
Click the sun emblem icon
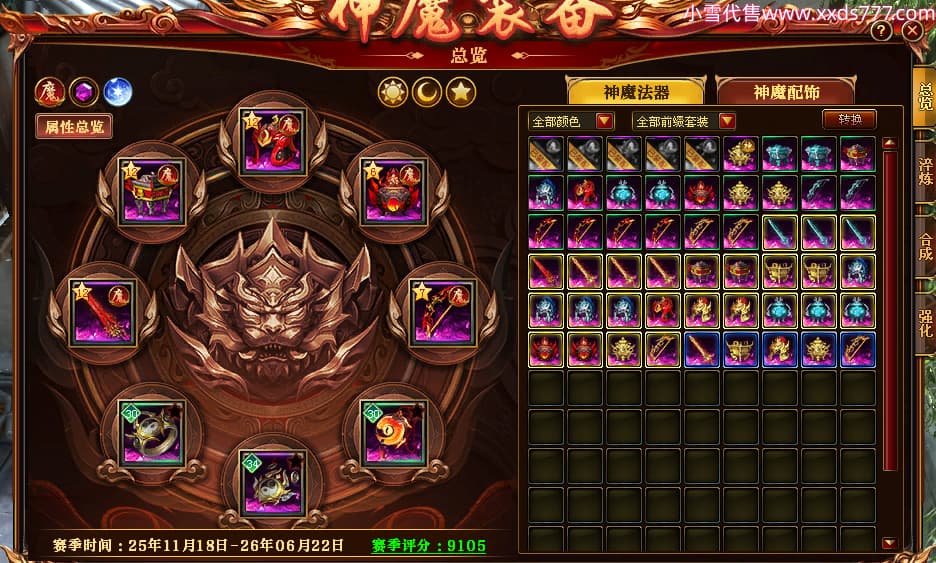coord(392,92)
